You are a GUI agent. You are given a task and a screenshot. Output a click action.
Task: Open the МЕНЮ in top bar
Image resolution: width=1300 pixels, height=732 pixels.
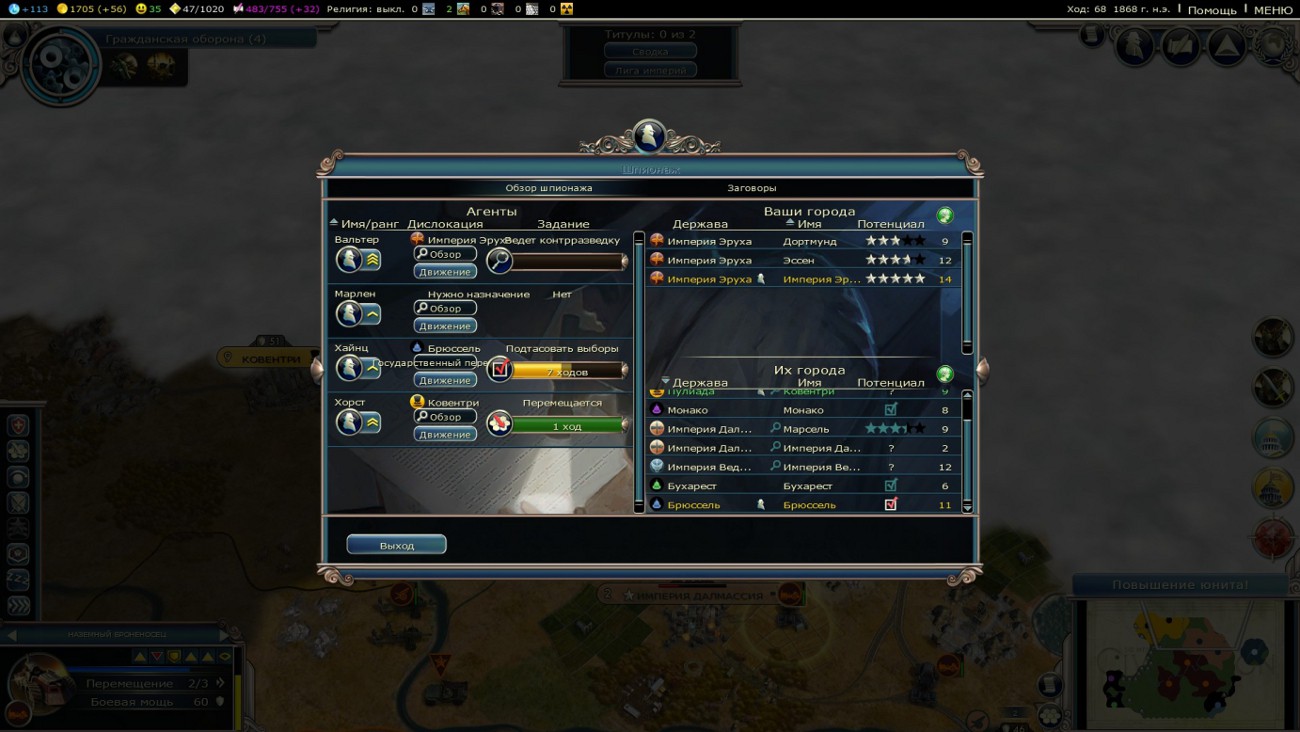click(1272, 10)
